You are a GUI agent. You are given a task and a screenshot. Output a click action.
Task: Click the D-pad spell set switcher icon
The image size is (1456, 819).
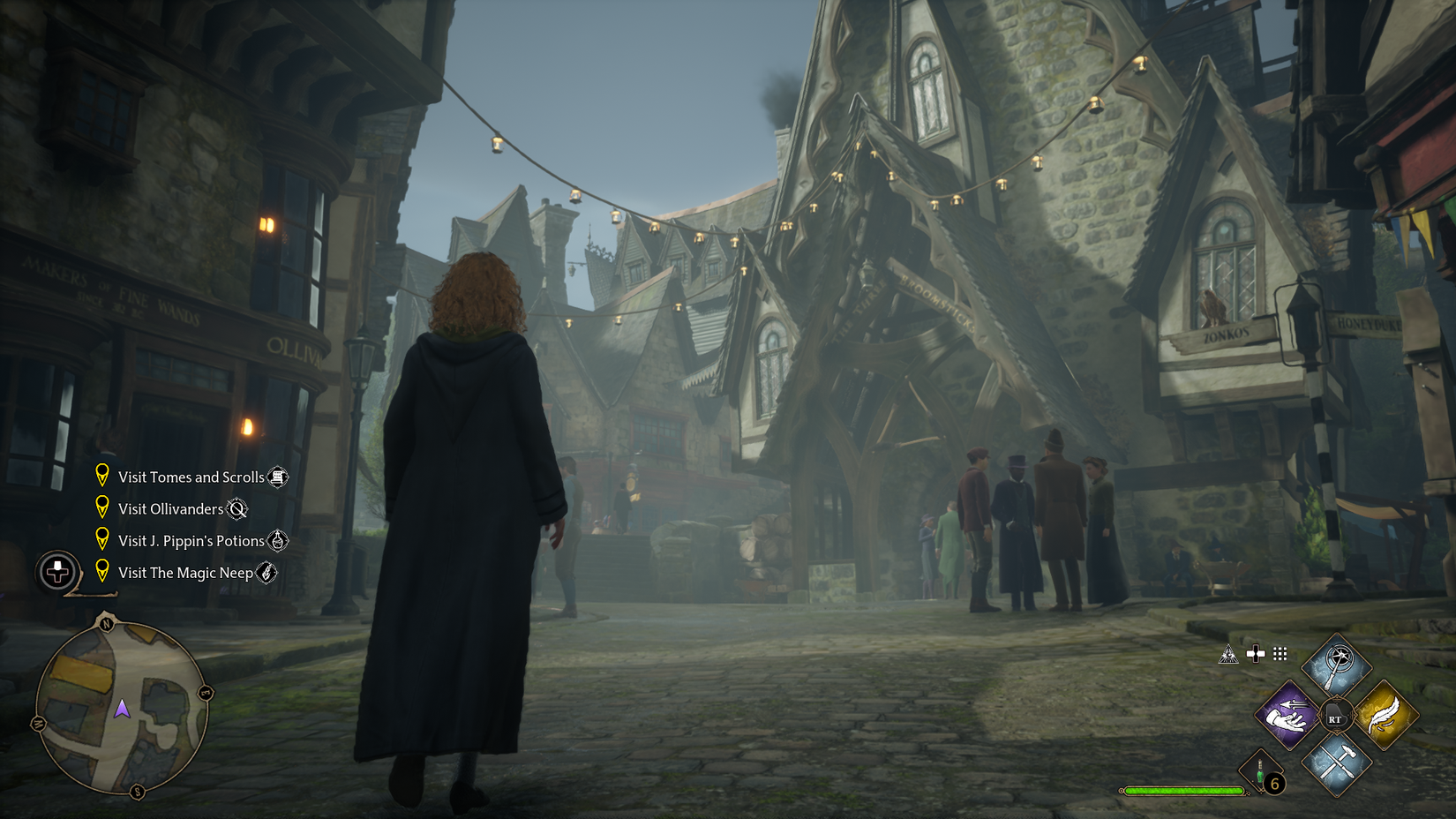1254,655
